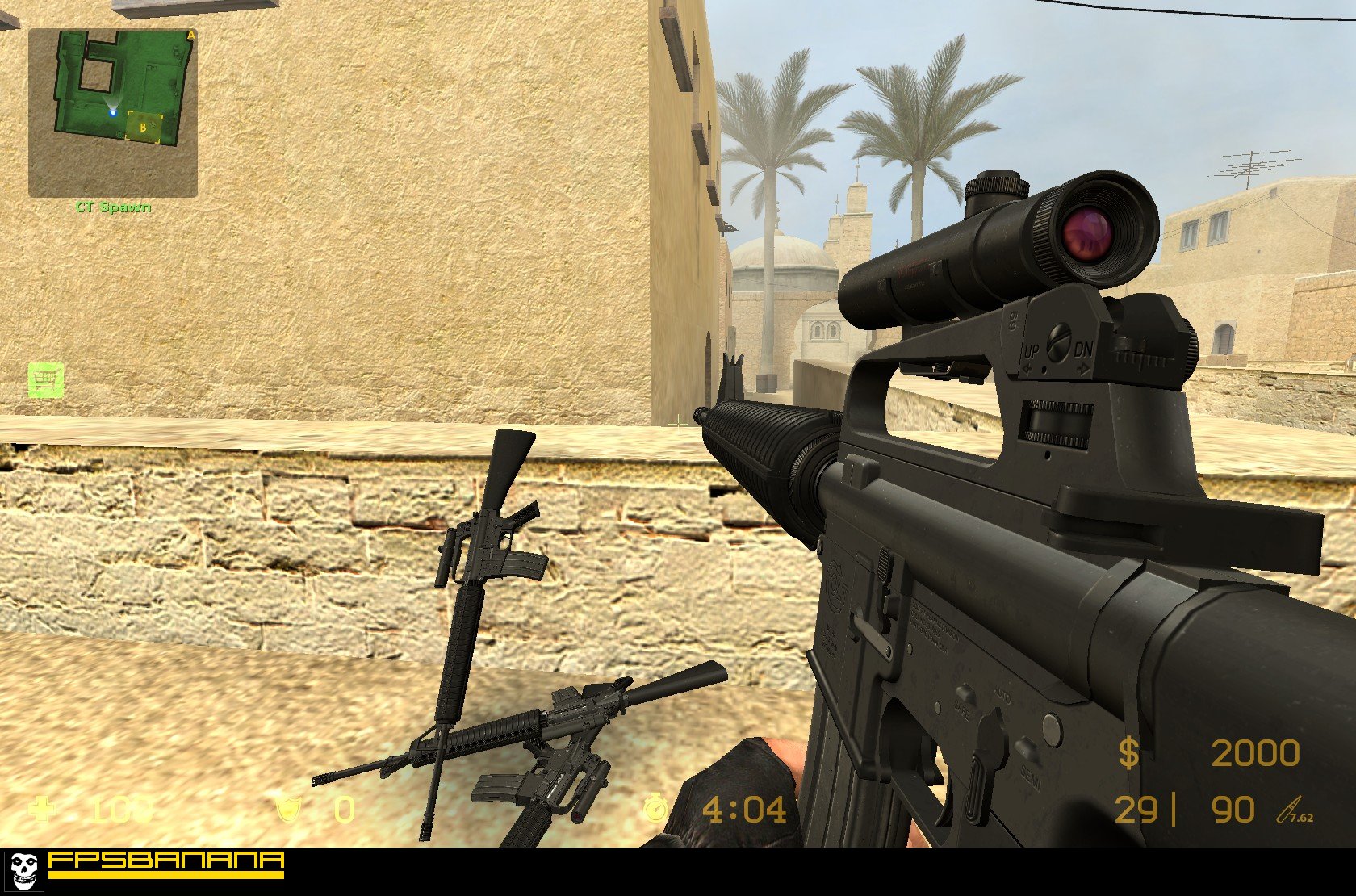Select the A marker on the radar
This screenshot has height=896, width=1356.
point(190,34)
